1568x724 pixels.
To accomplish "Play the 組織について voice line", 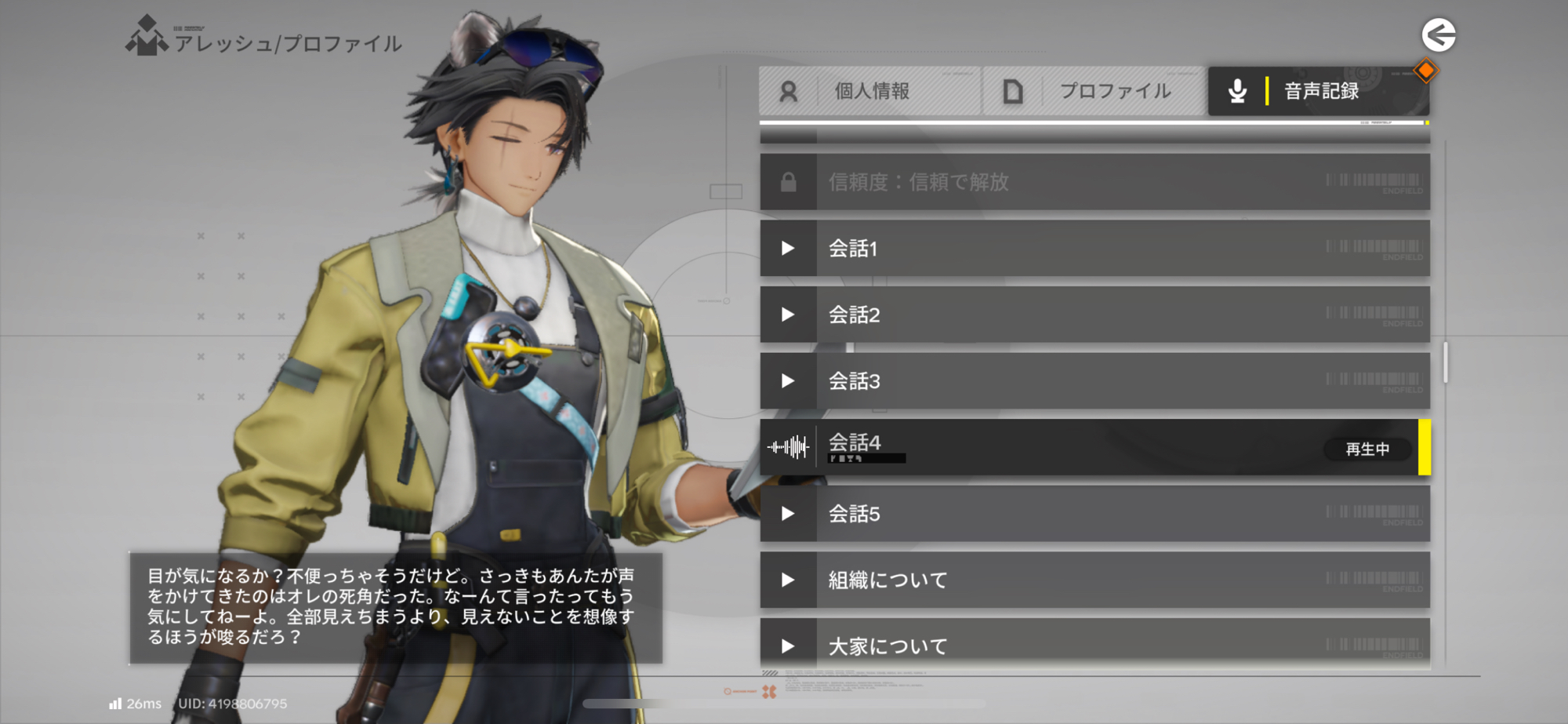I will (1094, 580).
